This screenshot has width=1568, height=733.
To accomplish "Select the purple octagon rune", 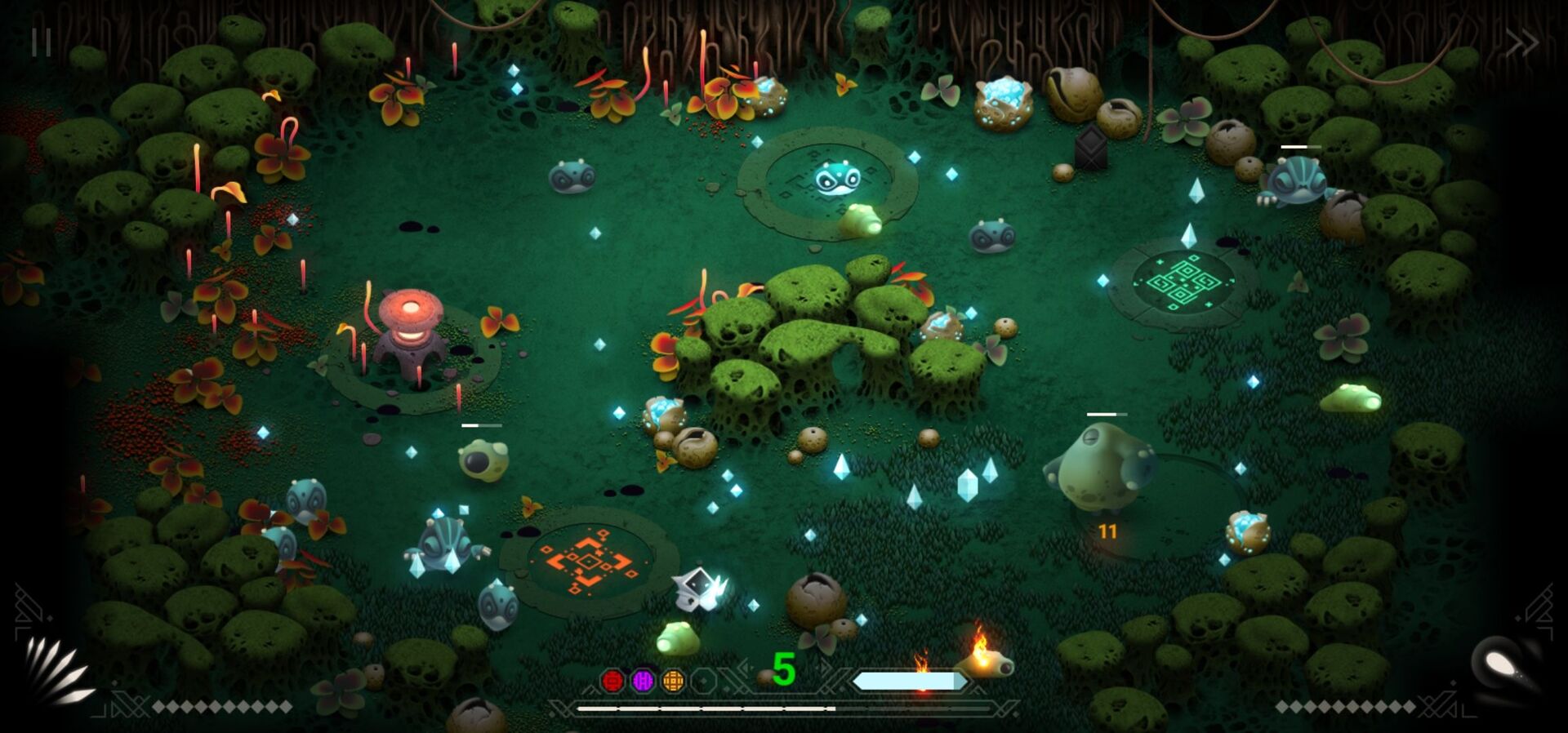I will click(643, 680).
